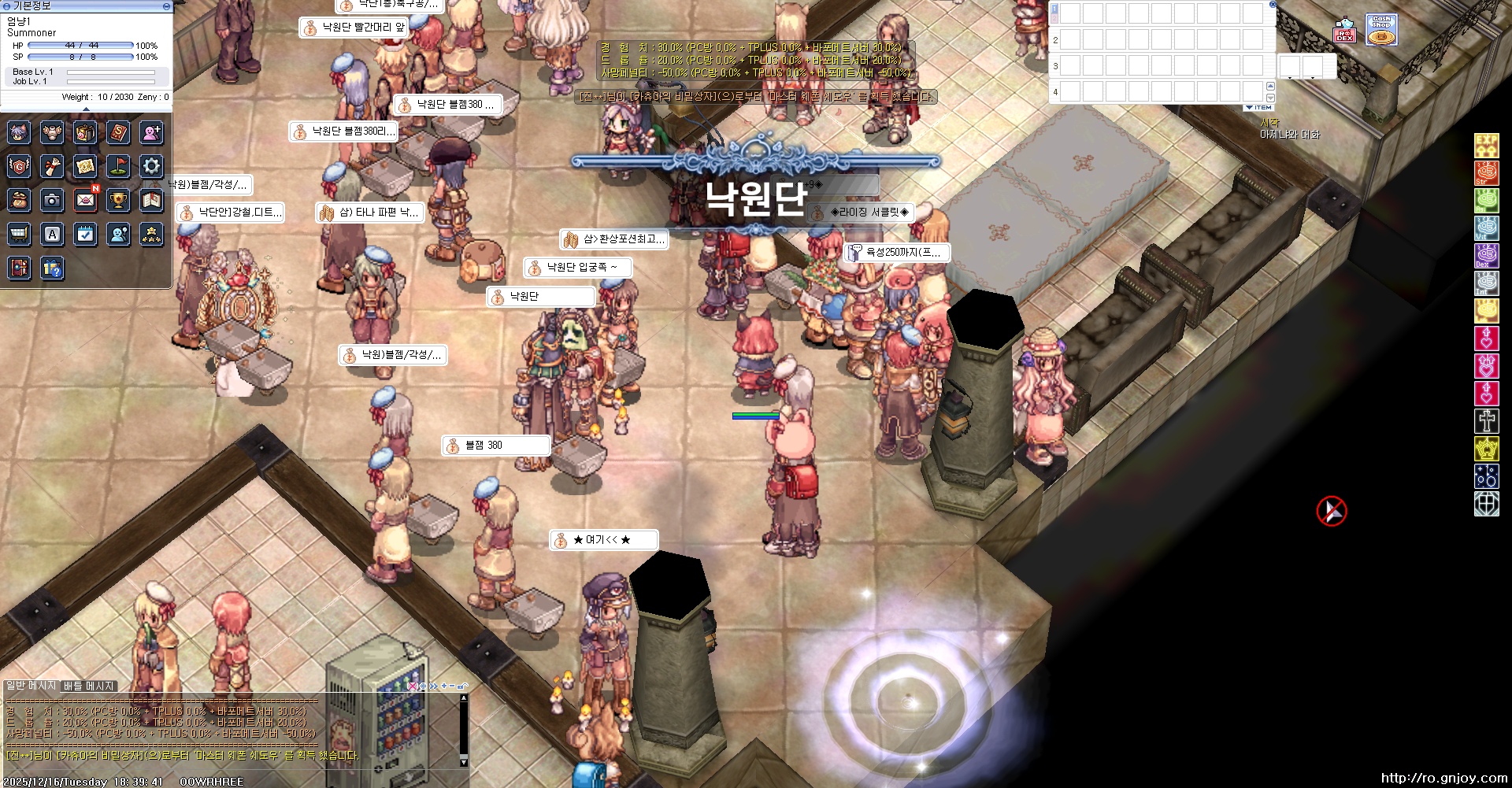Image resolution: width=1512 pixels, height=788 pixels.
Task: Collapse the basic info window
Action: tap(8, 6)
